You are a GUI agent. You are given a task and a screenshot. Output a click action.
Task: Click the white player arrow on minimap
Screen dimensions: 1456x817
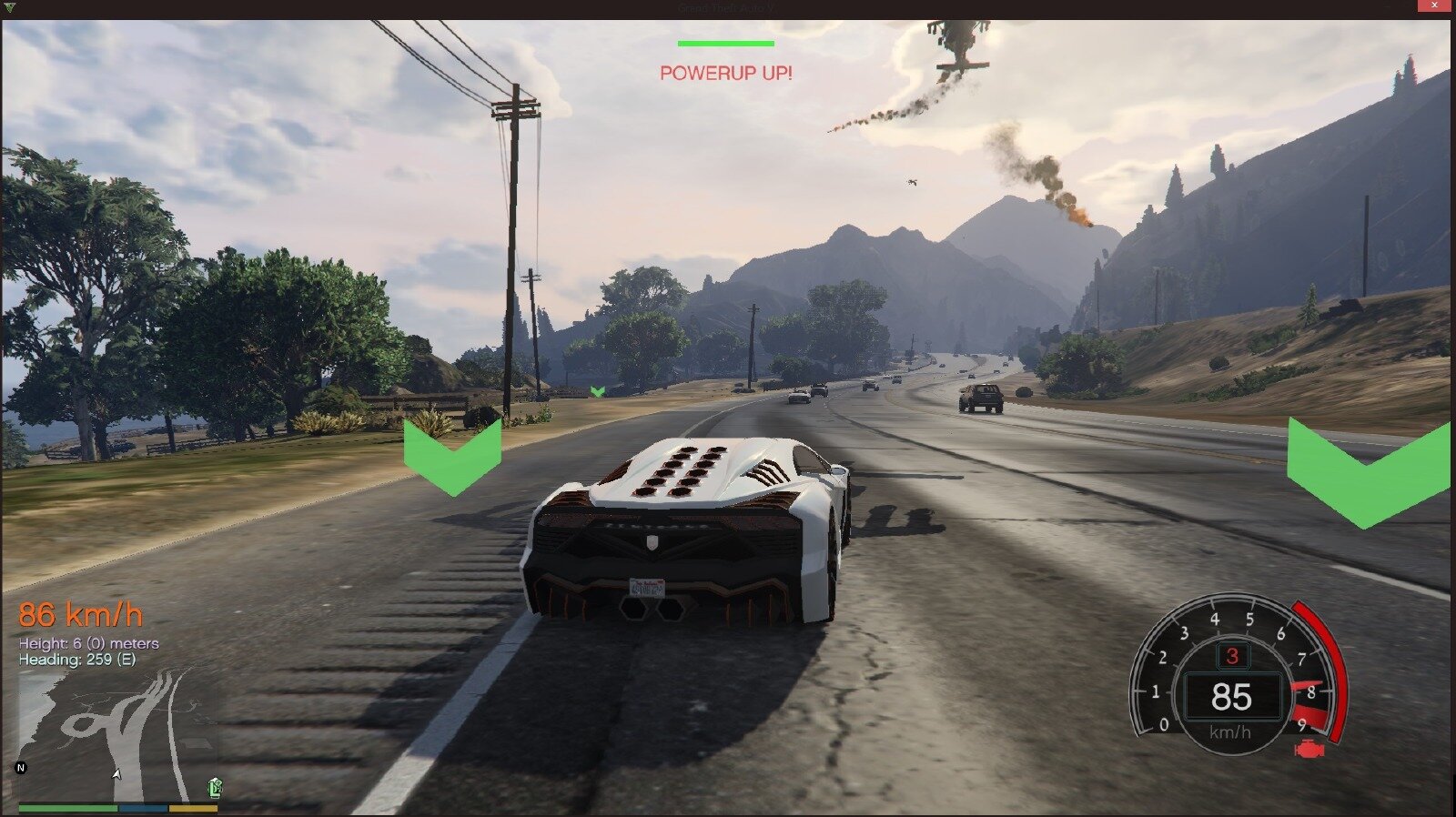116,774
